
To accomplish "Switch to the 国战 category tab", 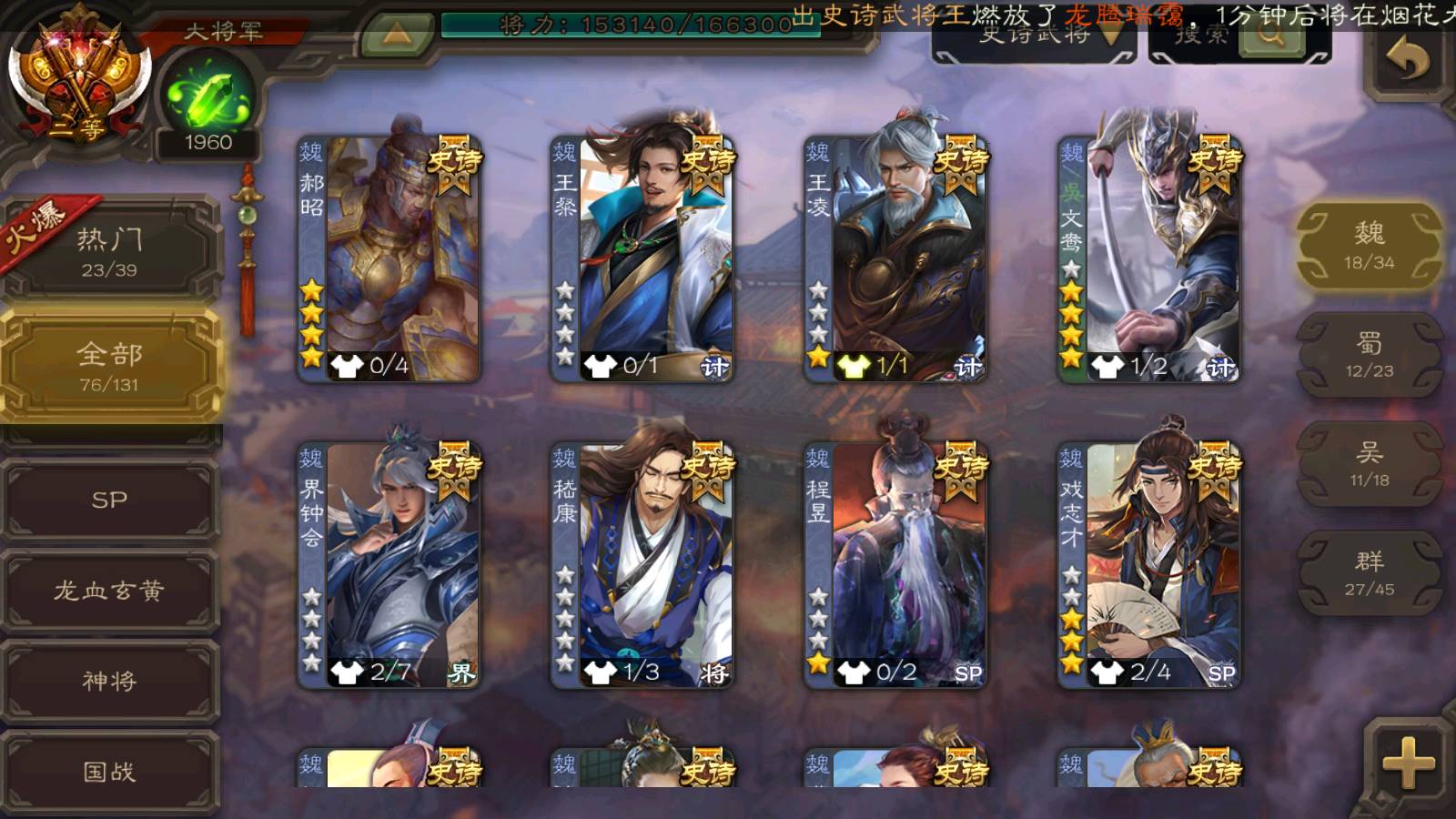I will 109,772.
